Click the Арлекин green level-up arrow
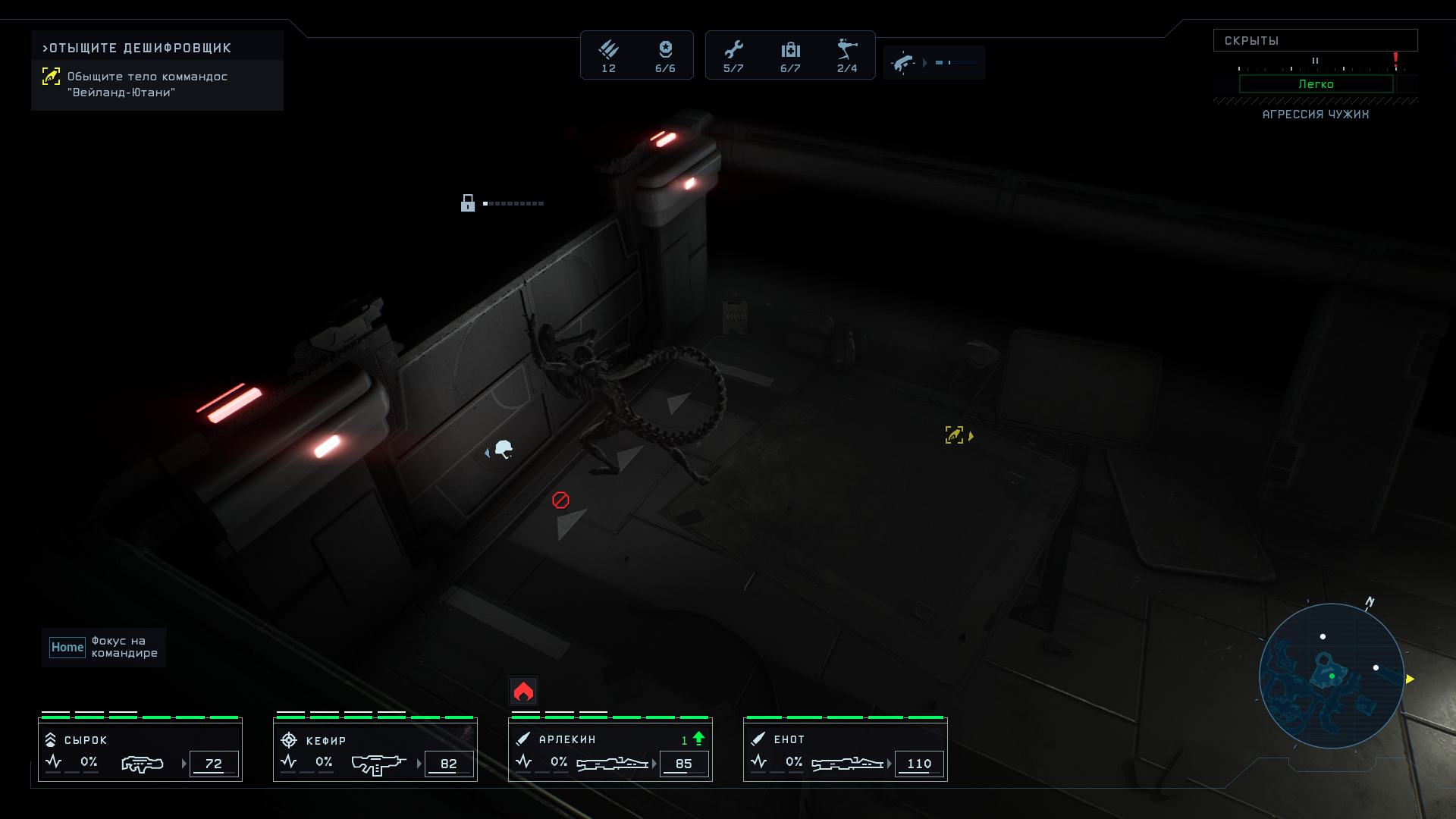Screen dimensions: 1456x819 [698, 738]
